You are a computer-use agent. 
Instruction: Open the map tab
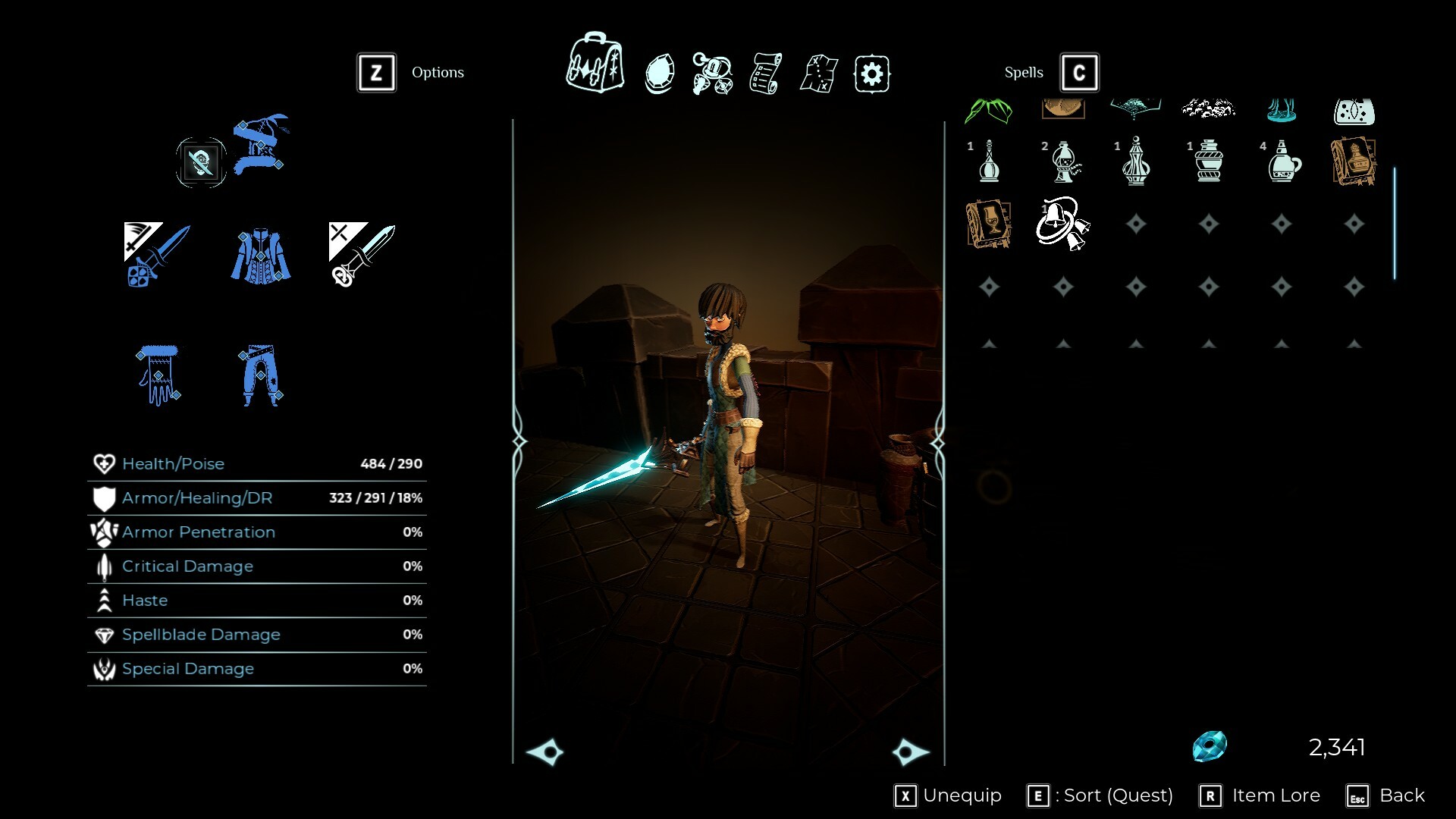pos(819,74)
